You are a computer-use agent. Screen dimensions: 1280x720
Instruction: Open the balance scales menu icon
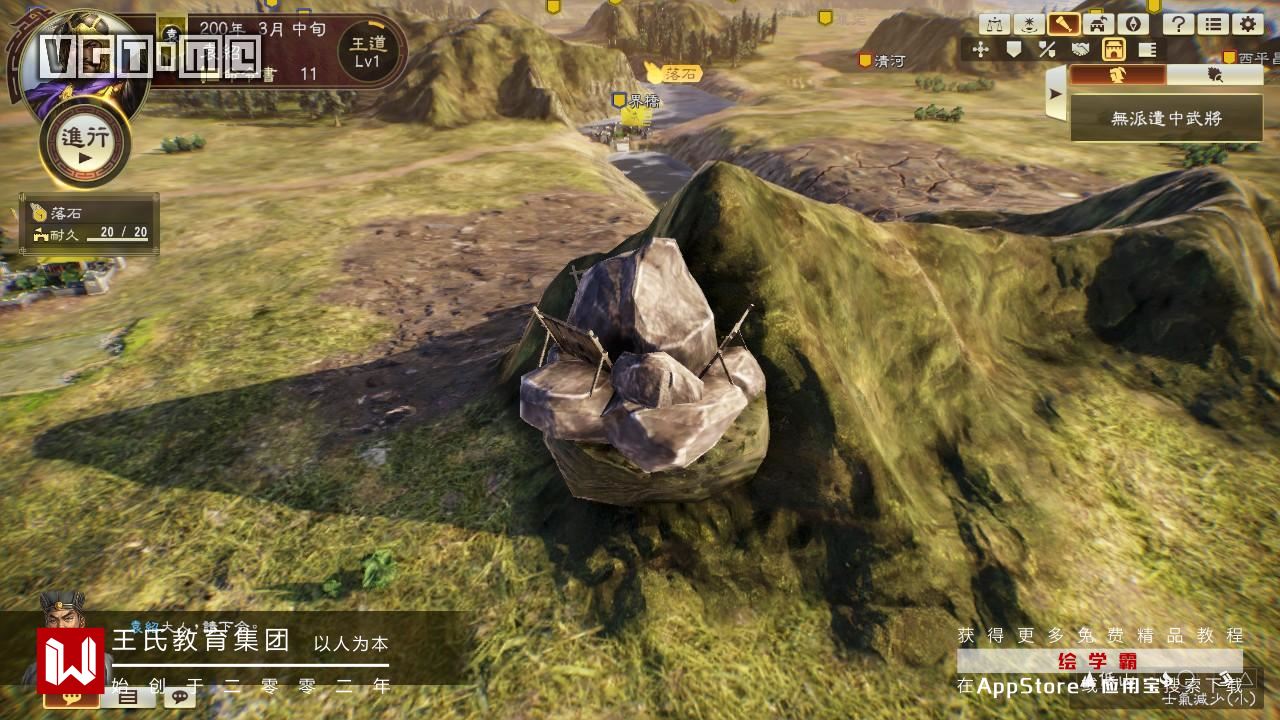[994, 25]
